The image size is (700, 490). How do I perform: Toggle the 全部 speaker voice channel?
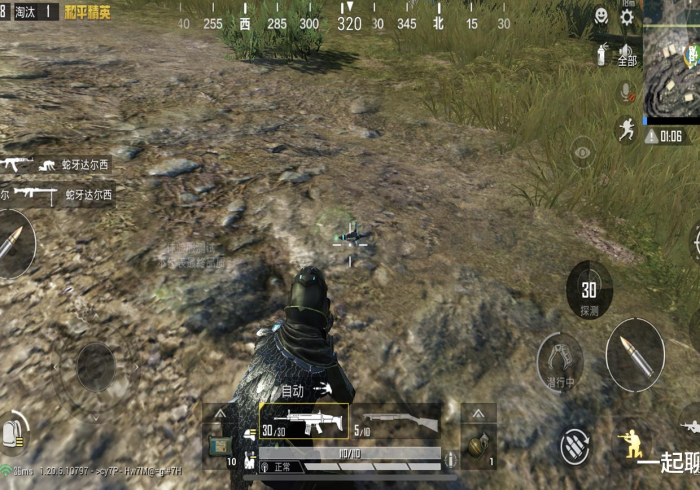coord(627,53)
